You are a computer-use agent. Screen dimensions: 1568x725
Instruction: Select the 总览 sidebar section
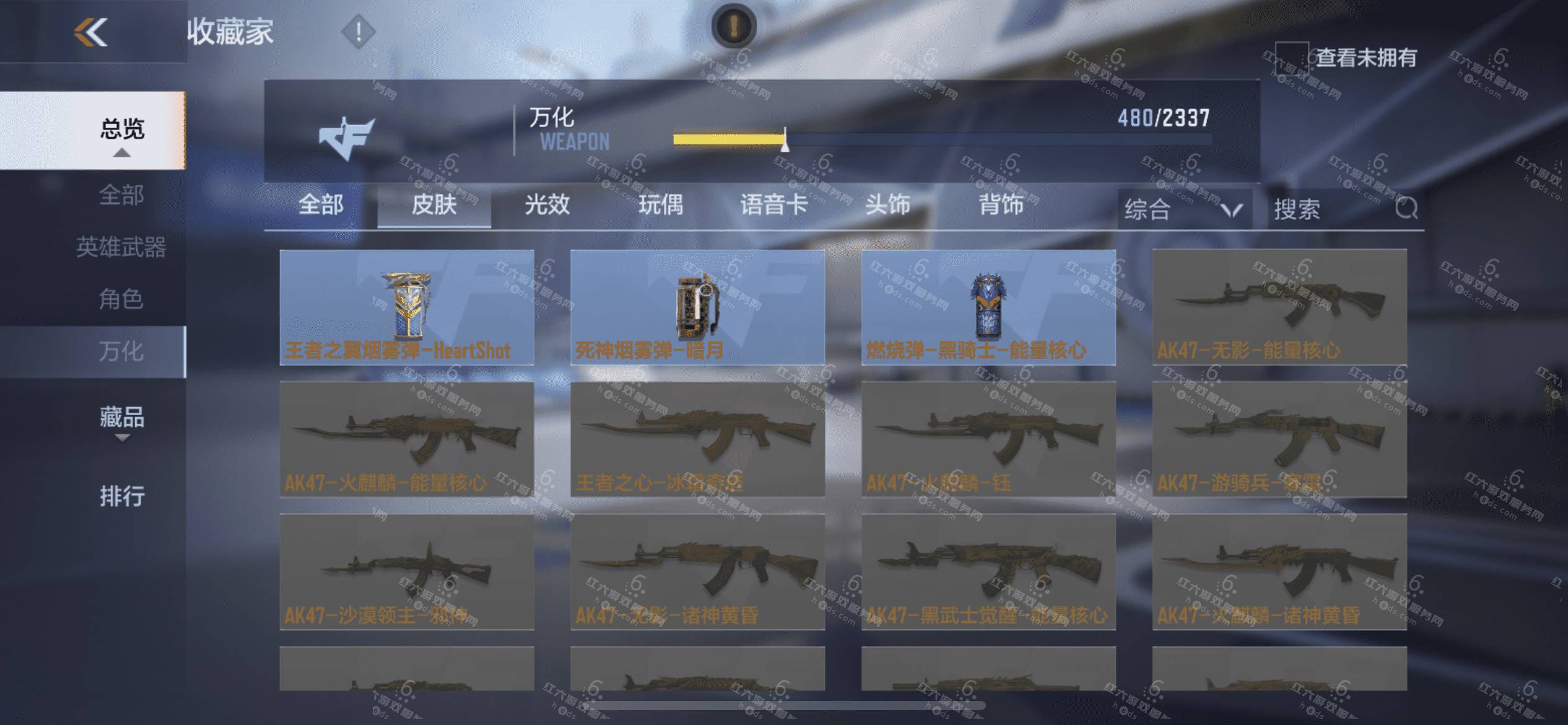(x=122, y=130)
